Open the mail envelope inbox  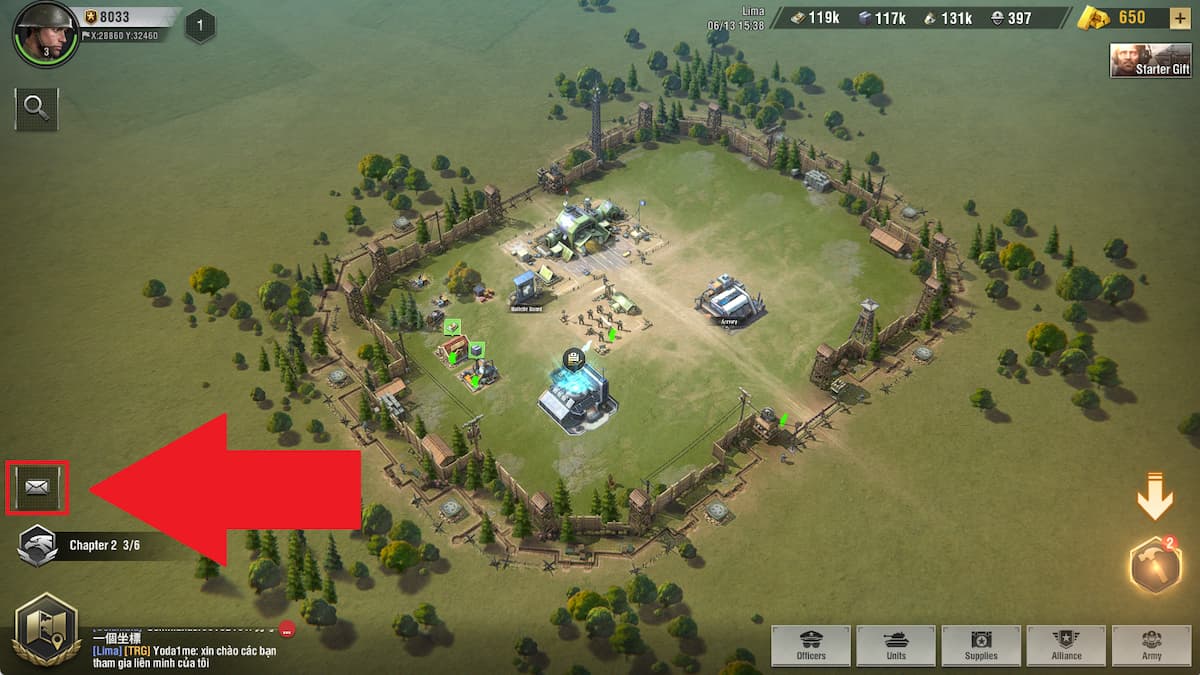pyautogui.click(x=37, y=487)
